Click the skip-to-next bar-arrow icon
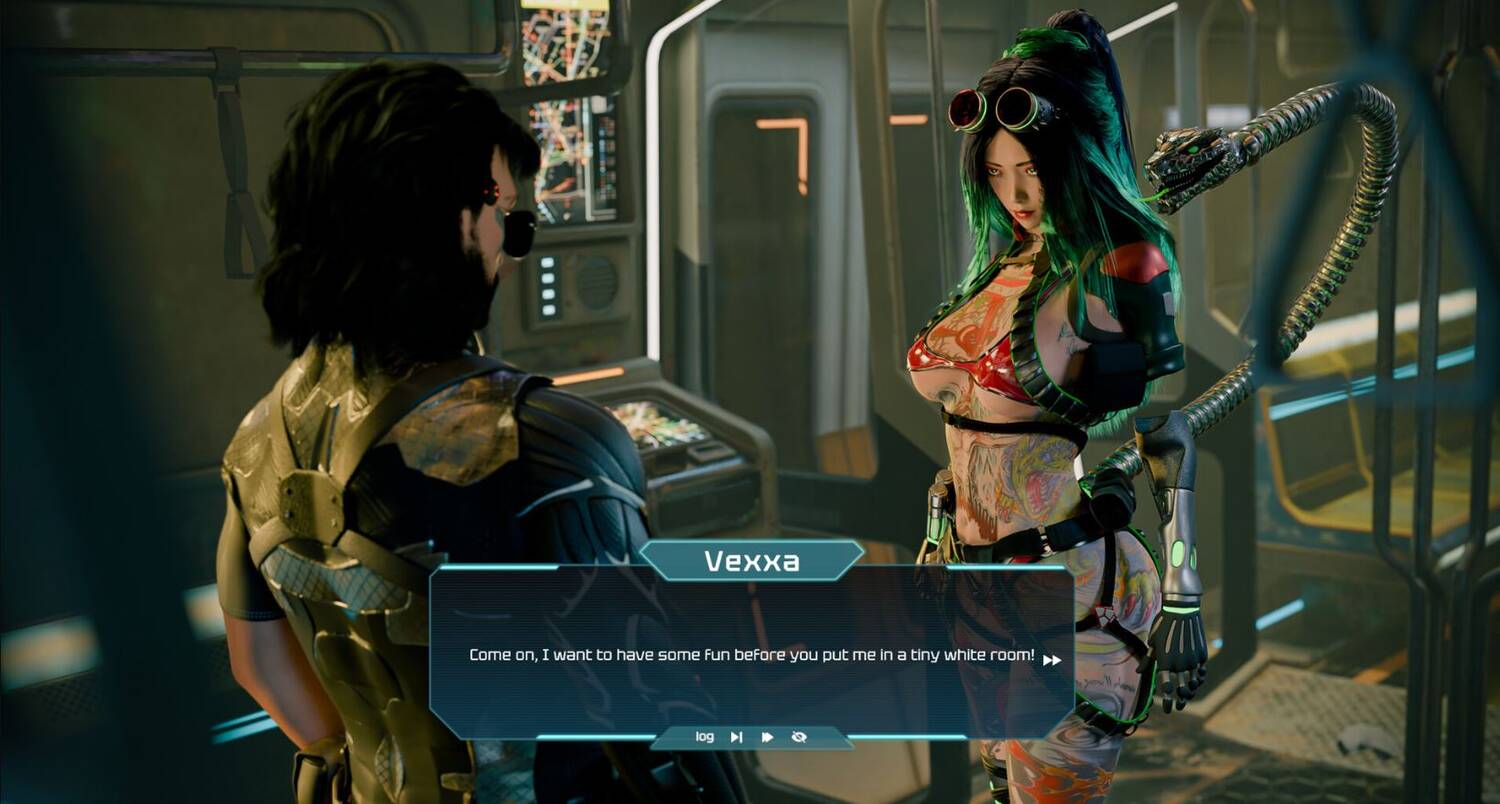Viewport: 1500px width, 804px height. point(736,737)
